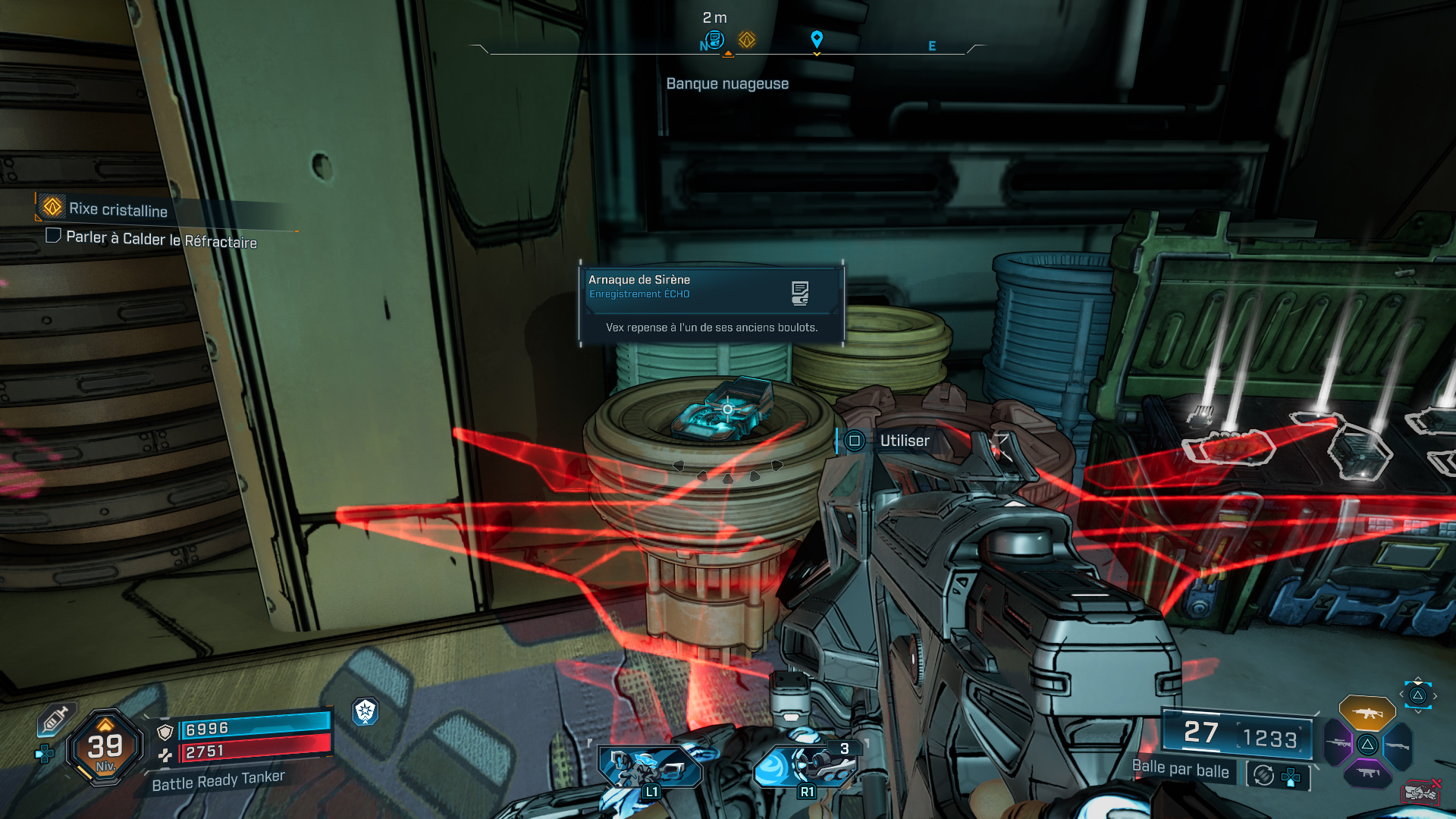Click the blue waypoint pin on the compass

[816, 36]
